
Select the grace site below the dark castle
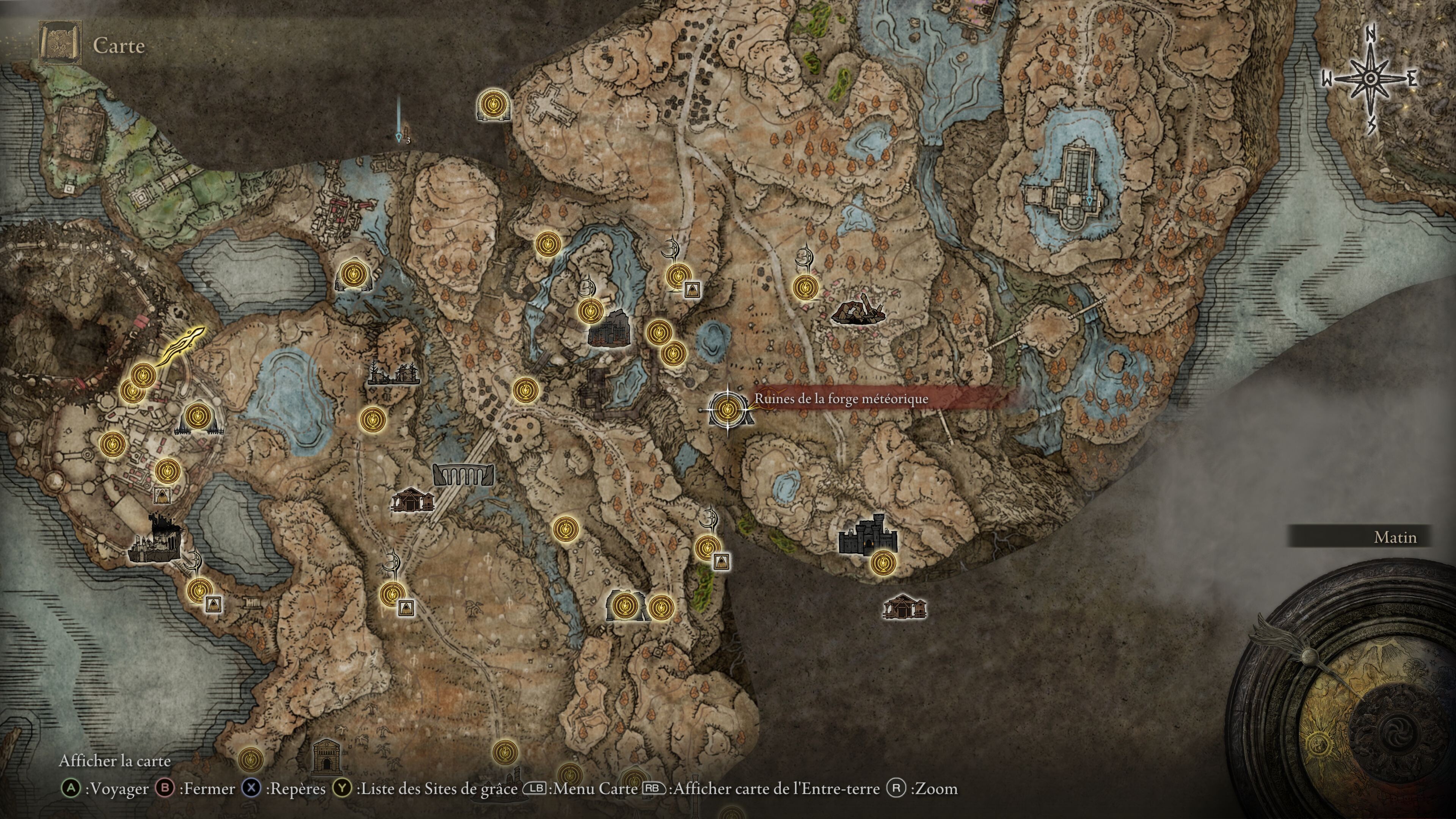coord(882,563)
